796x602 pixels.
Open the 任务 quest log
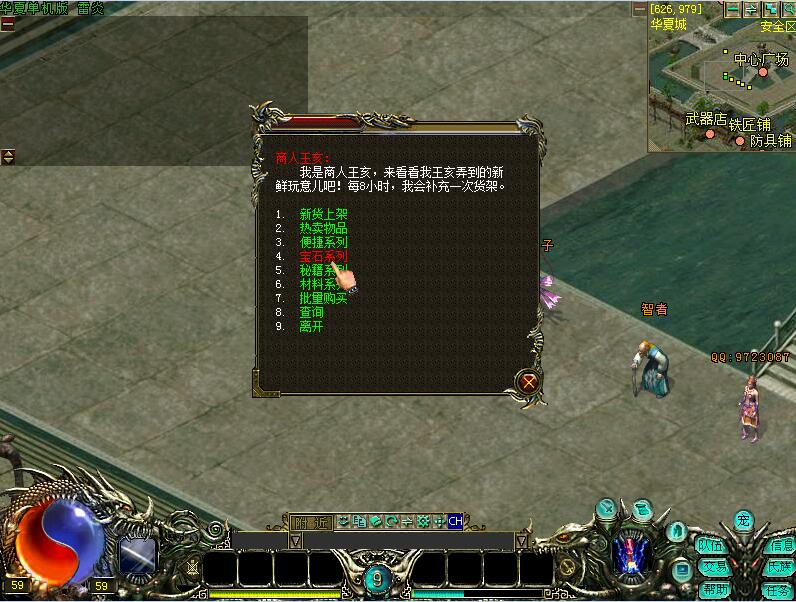click(778, 589)
